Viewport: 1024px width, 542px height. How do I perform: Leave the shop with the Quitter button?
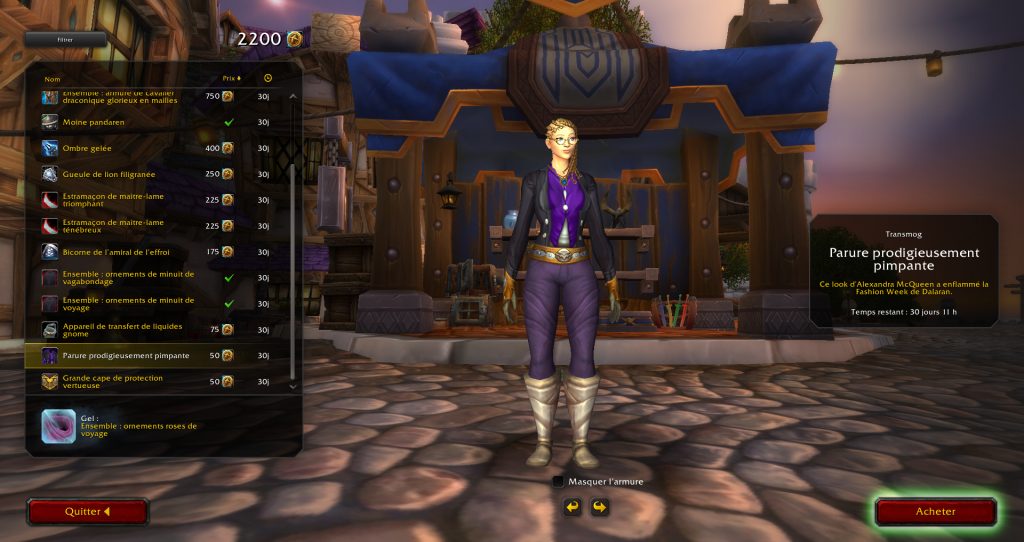87,511
